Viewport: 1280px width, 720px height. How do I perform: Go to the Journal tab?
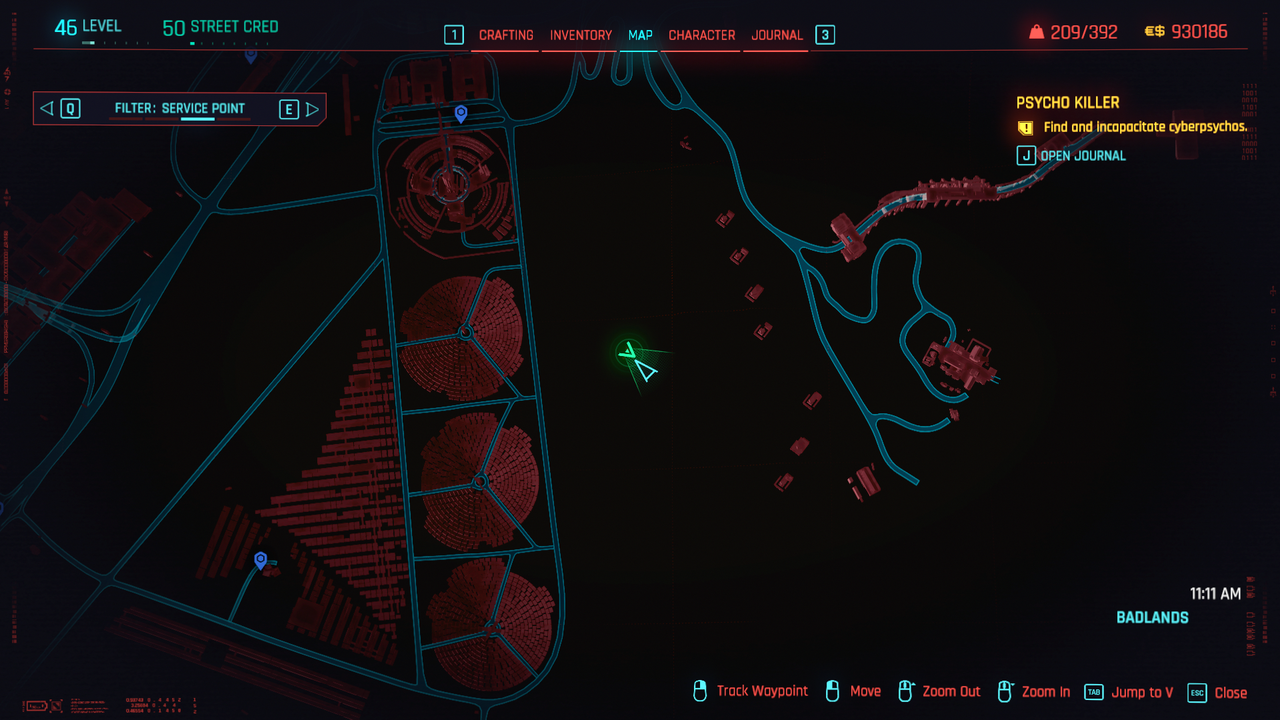pyautogui.click(x=777, y=35)
